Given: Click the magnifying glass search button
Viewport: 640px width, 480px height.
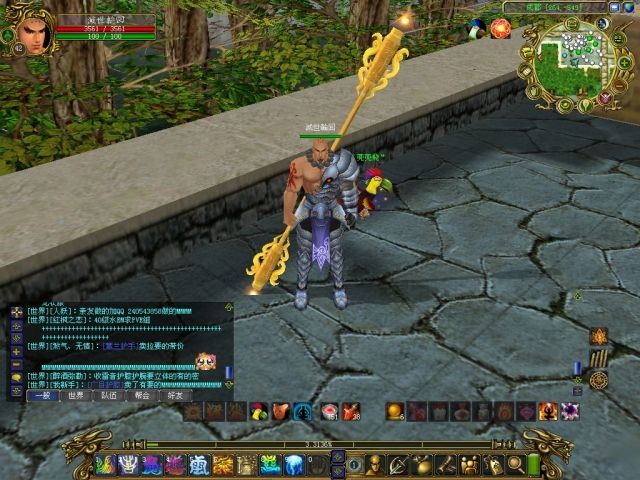Looking at the screenshot, I should click(516, 464).
